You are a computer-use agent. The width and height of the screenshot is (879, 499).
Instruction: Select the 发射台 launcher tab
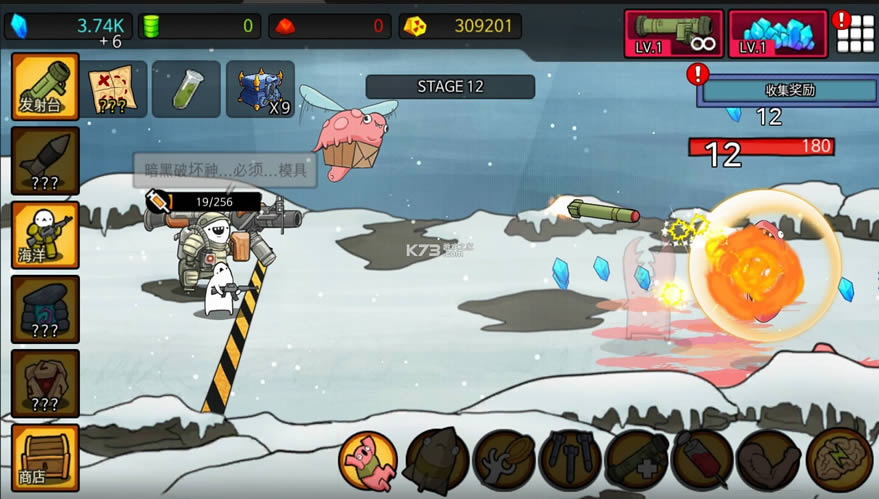[x=45, y=87]
